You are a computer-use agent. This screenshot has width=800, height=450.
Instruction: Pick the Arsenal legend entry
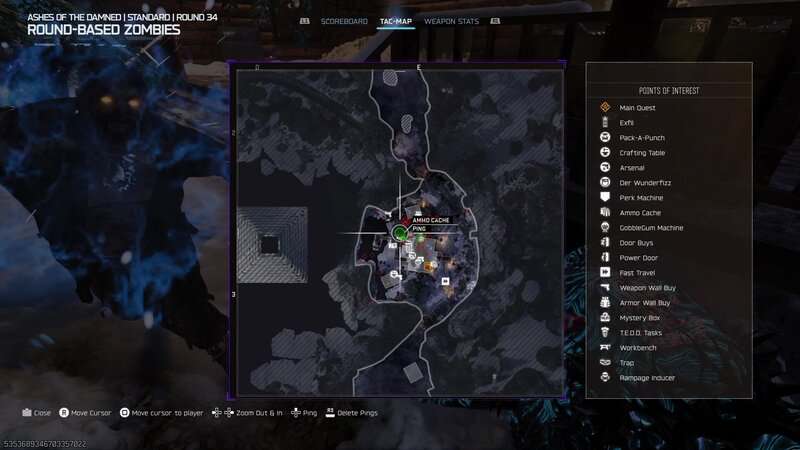pos(632,167)
